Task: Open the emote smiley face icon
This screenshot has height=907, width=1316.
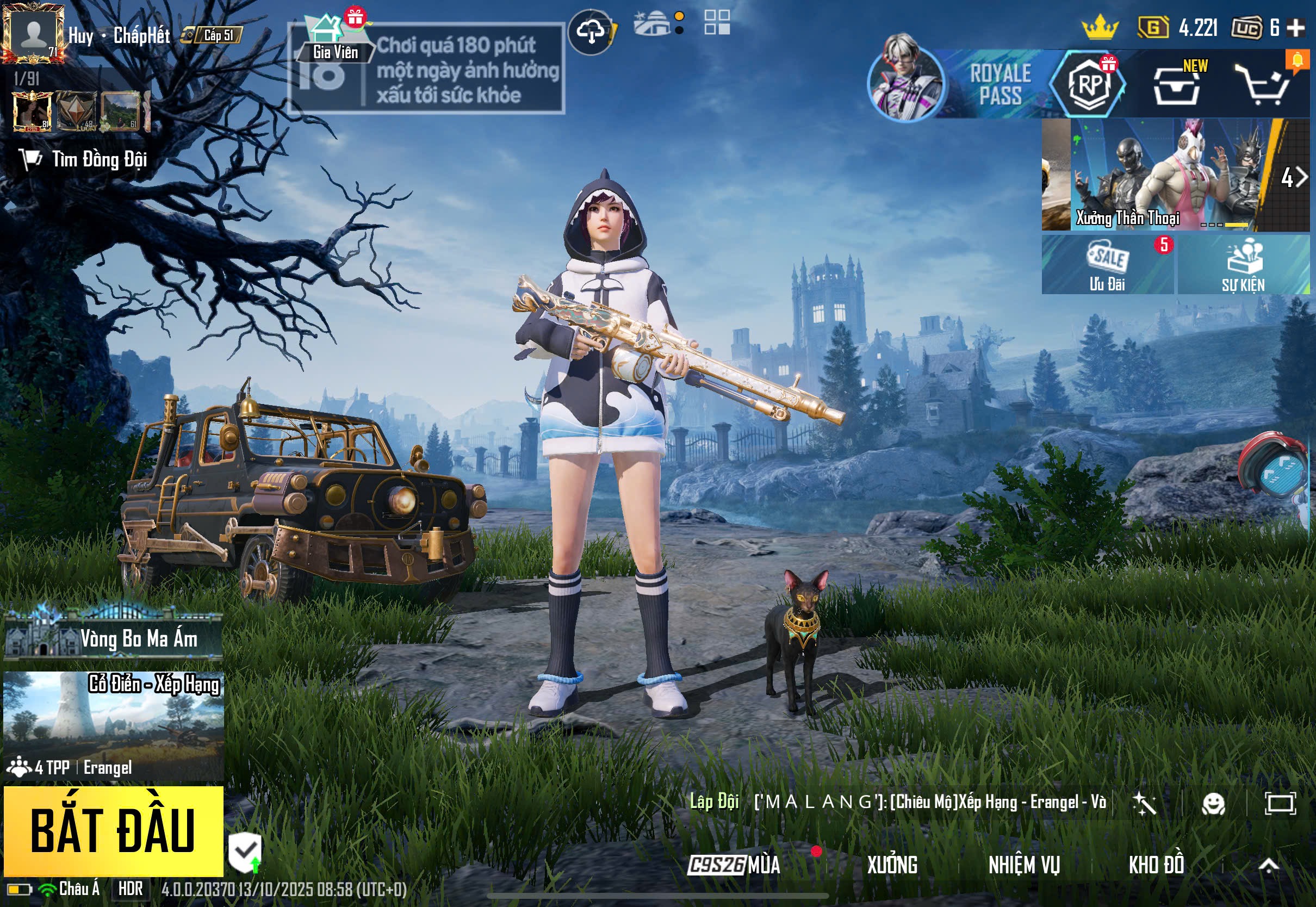Action: (1213, 804)
